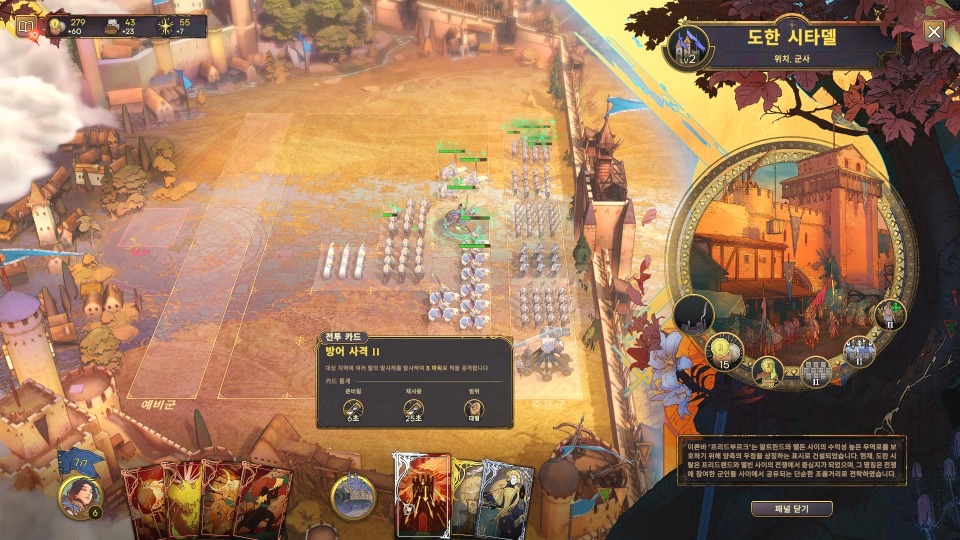The image size is (960, 540).
Task: Select the gold-framed card behind the tower card
Action: [466, 496]
